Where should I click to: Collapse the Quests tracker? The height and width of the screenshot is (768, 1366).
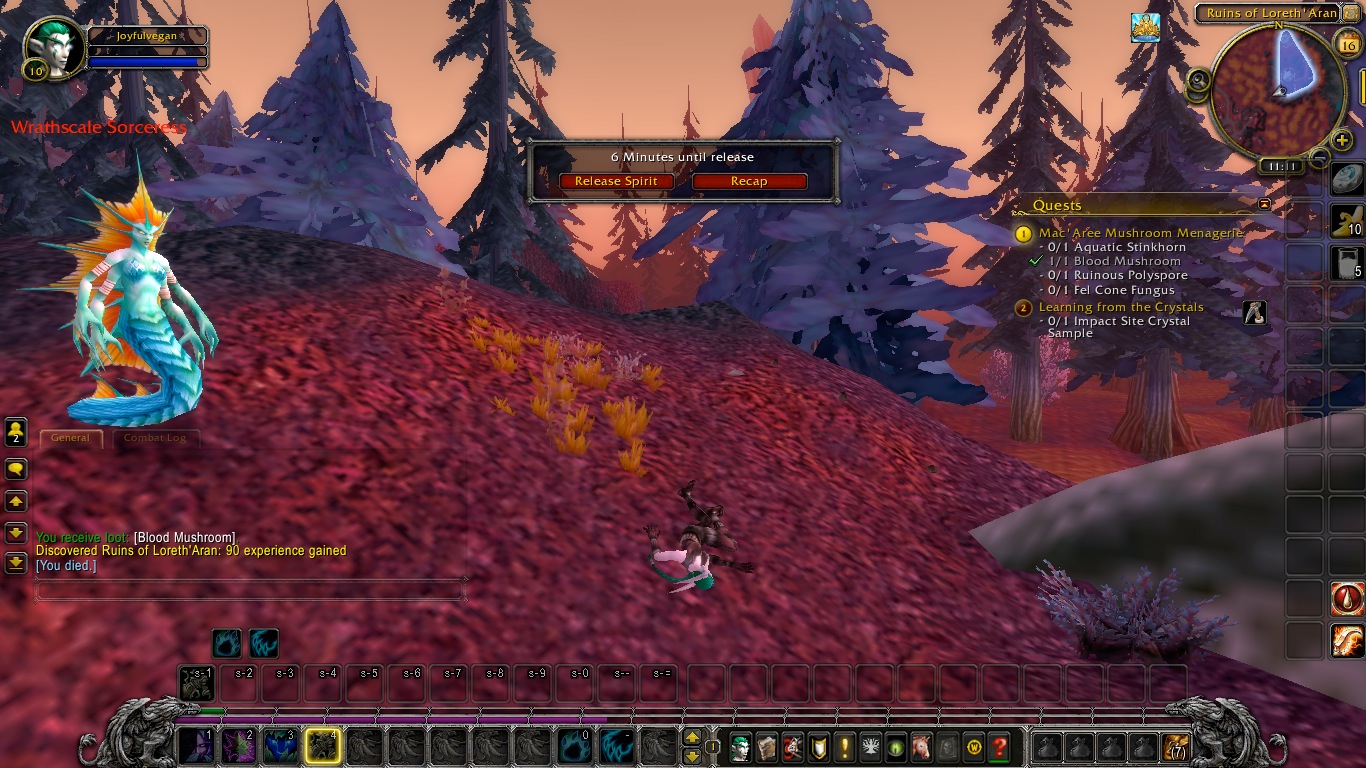[x=1264, y=204]
